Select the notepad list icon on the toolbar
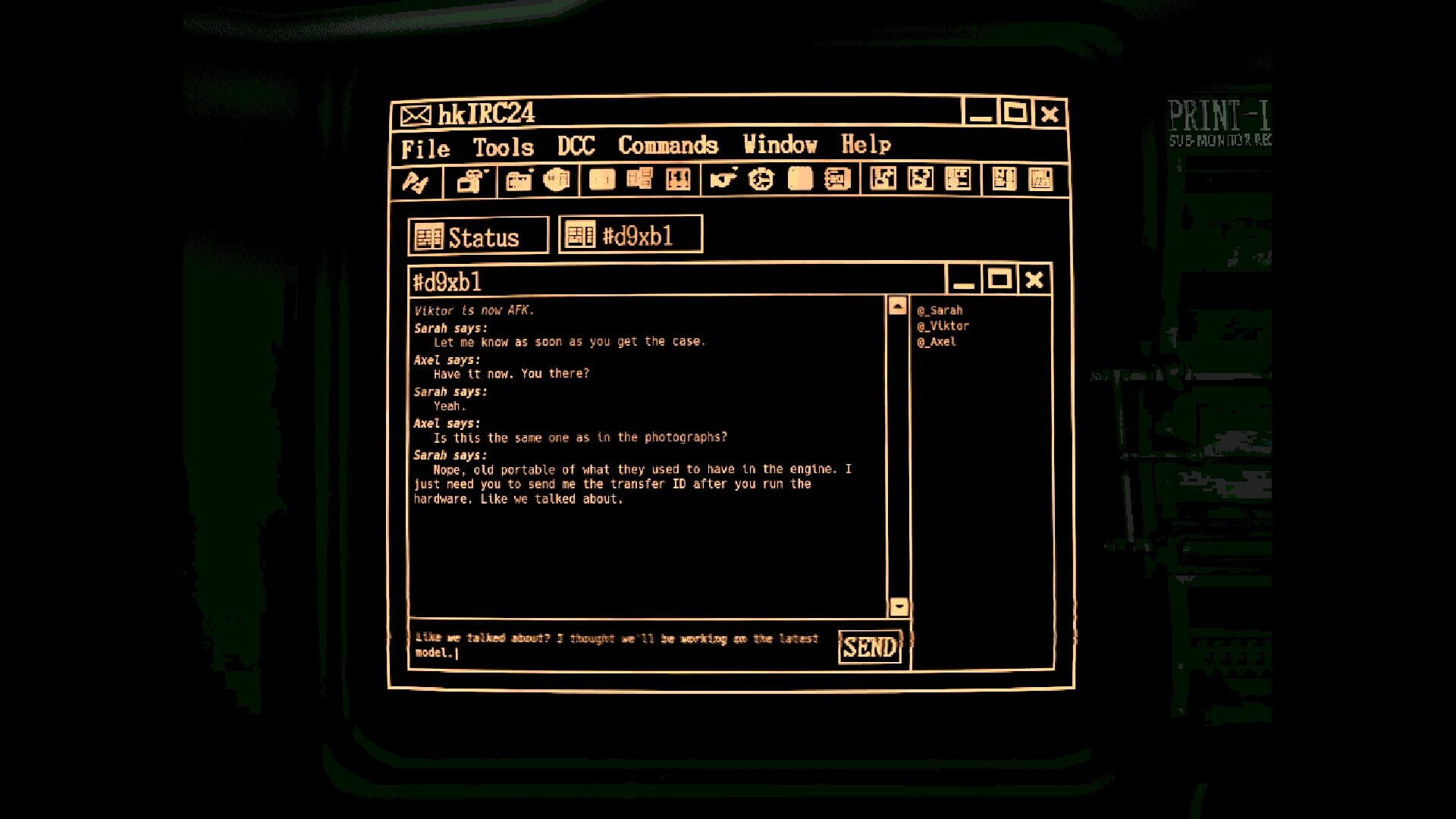 tap(836, 180)
